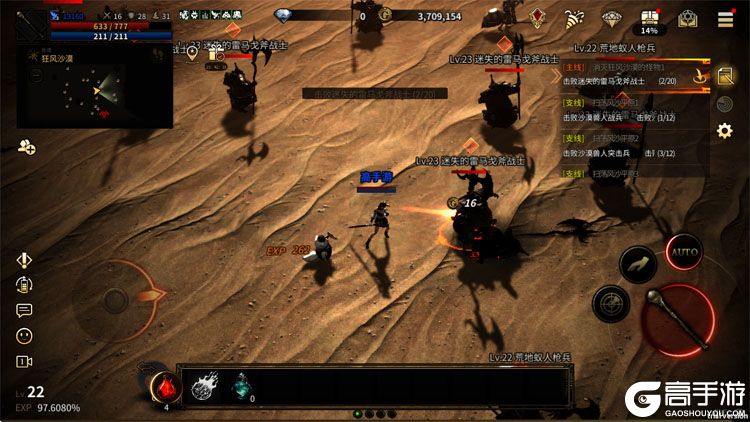750x422 pixels.
Task: Tap the crosshair target-lock button
Action: pos(610,303)
